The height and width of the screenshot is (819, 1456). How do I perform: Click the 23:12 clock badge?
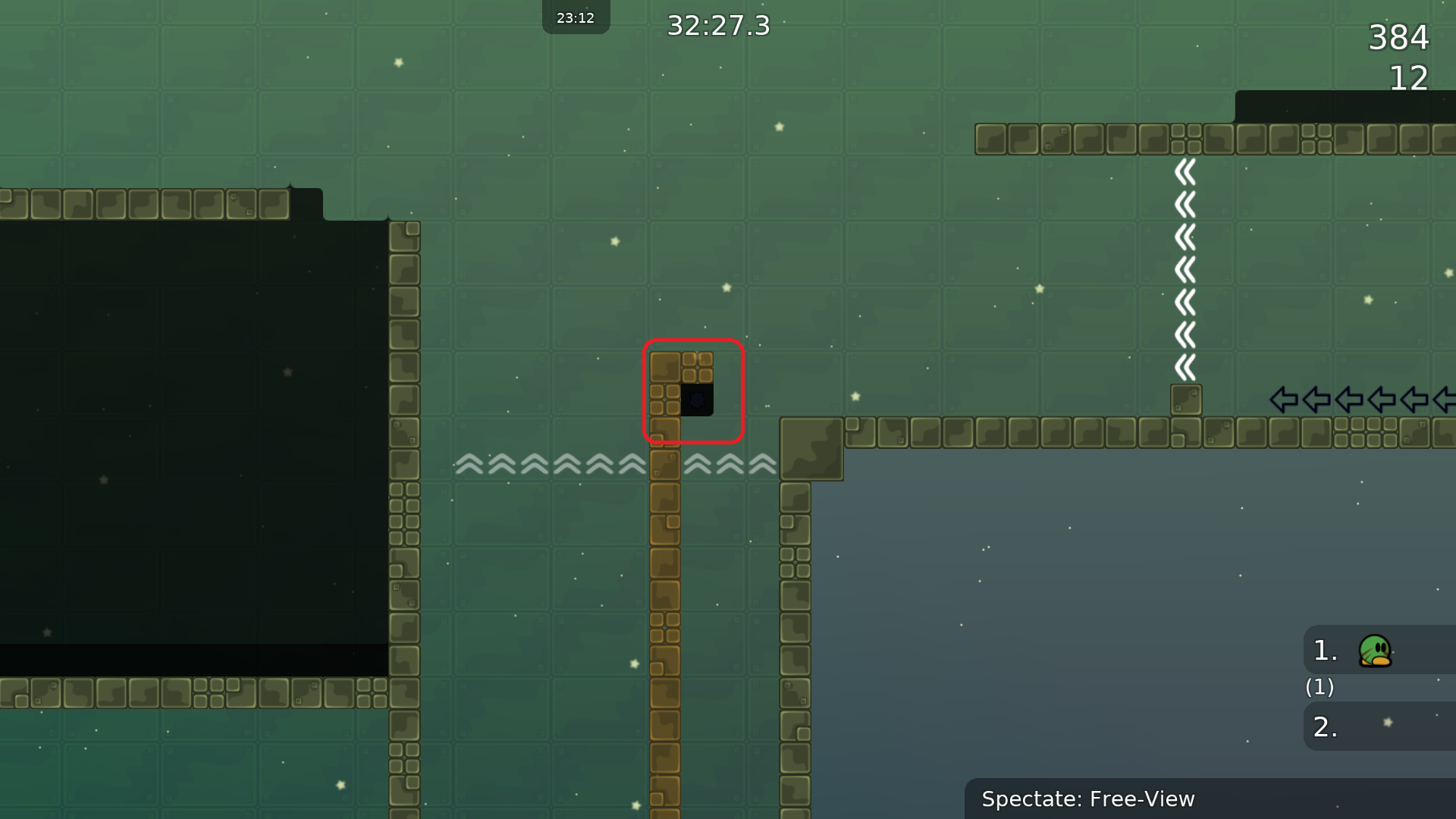(576, 17)
